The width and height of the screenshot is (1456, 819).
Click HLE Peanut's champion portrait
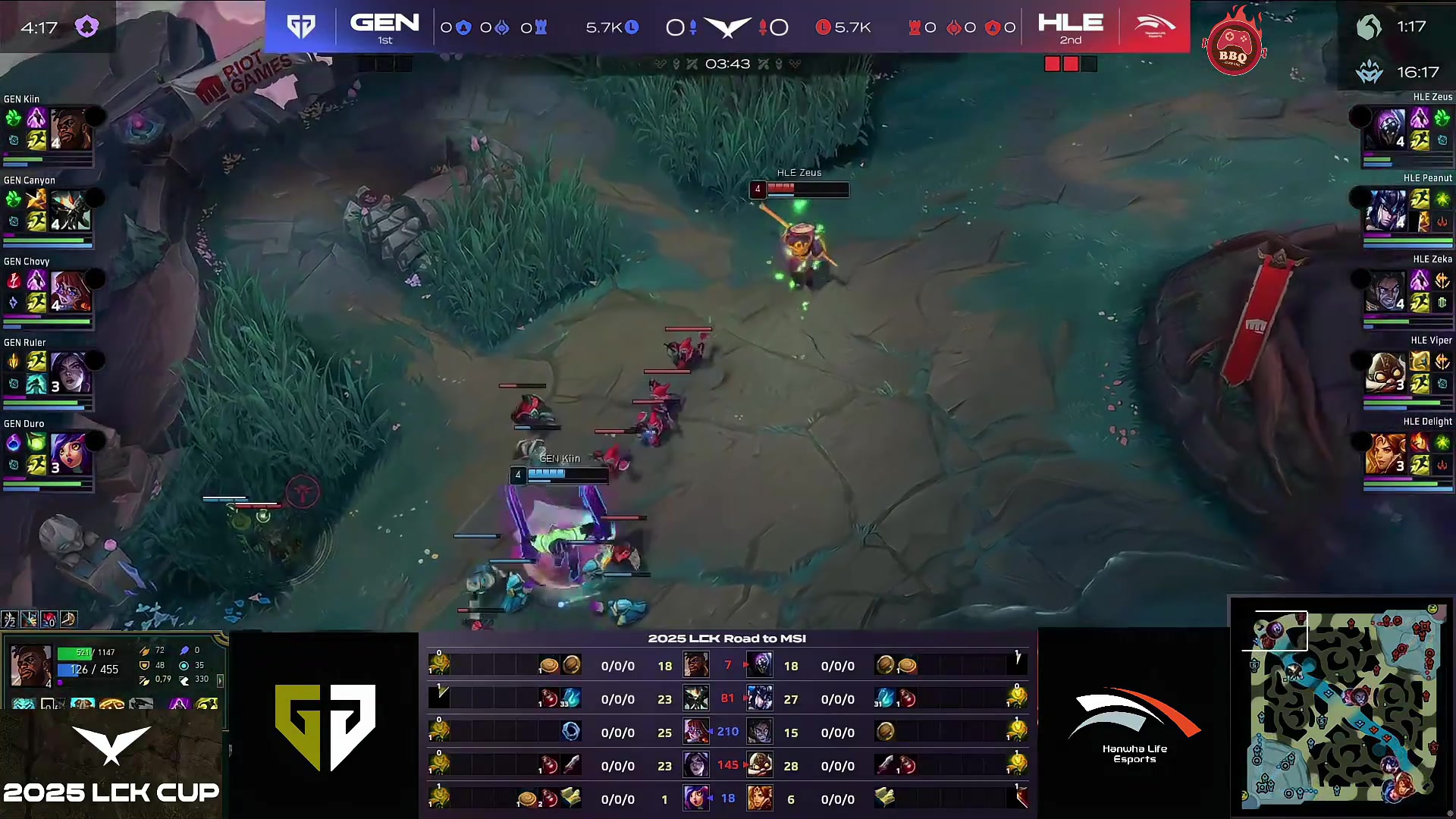tap(1385, 210)
